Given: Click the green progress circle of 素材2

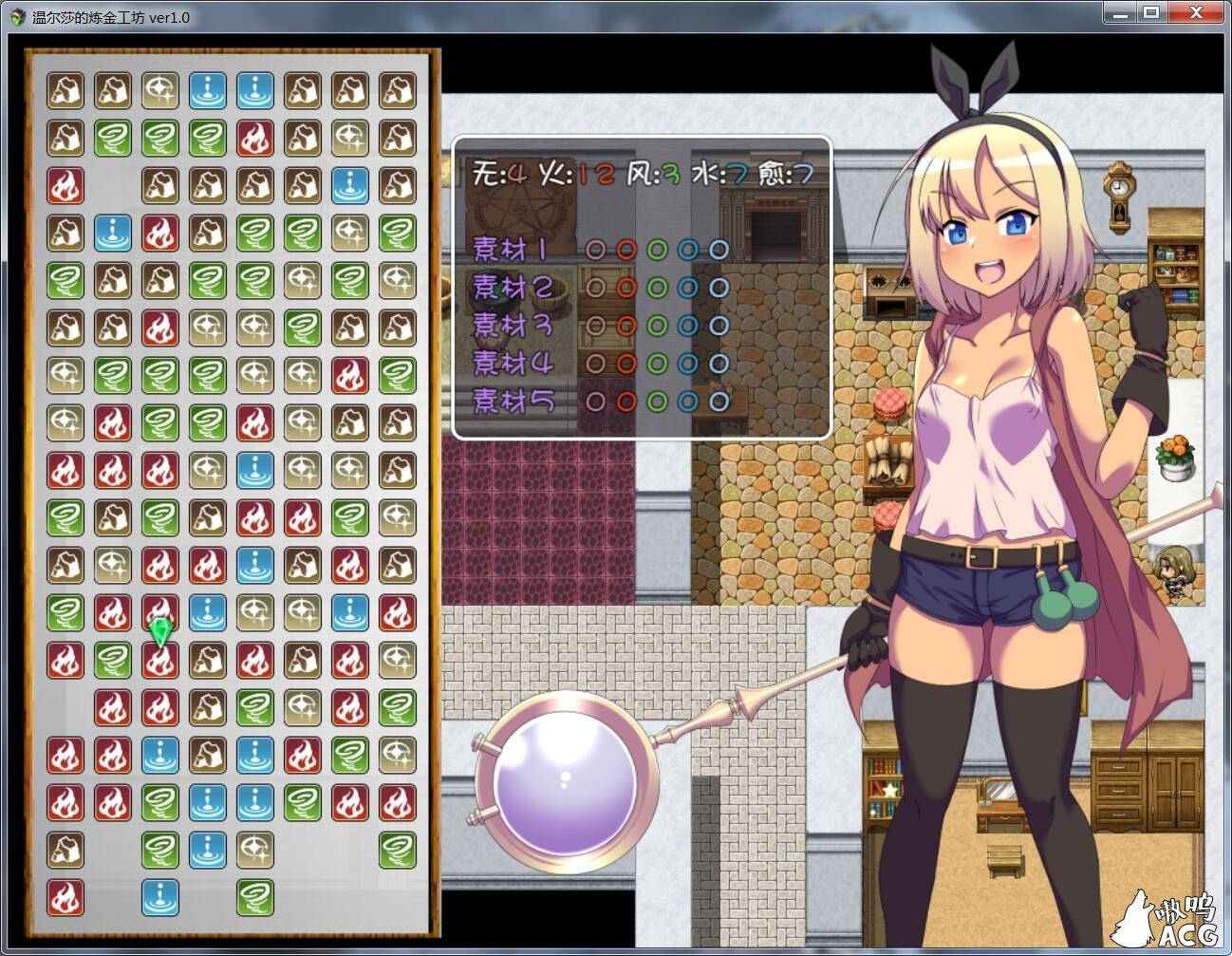Looking at the screenshot, I should click(x=658, y=287).
